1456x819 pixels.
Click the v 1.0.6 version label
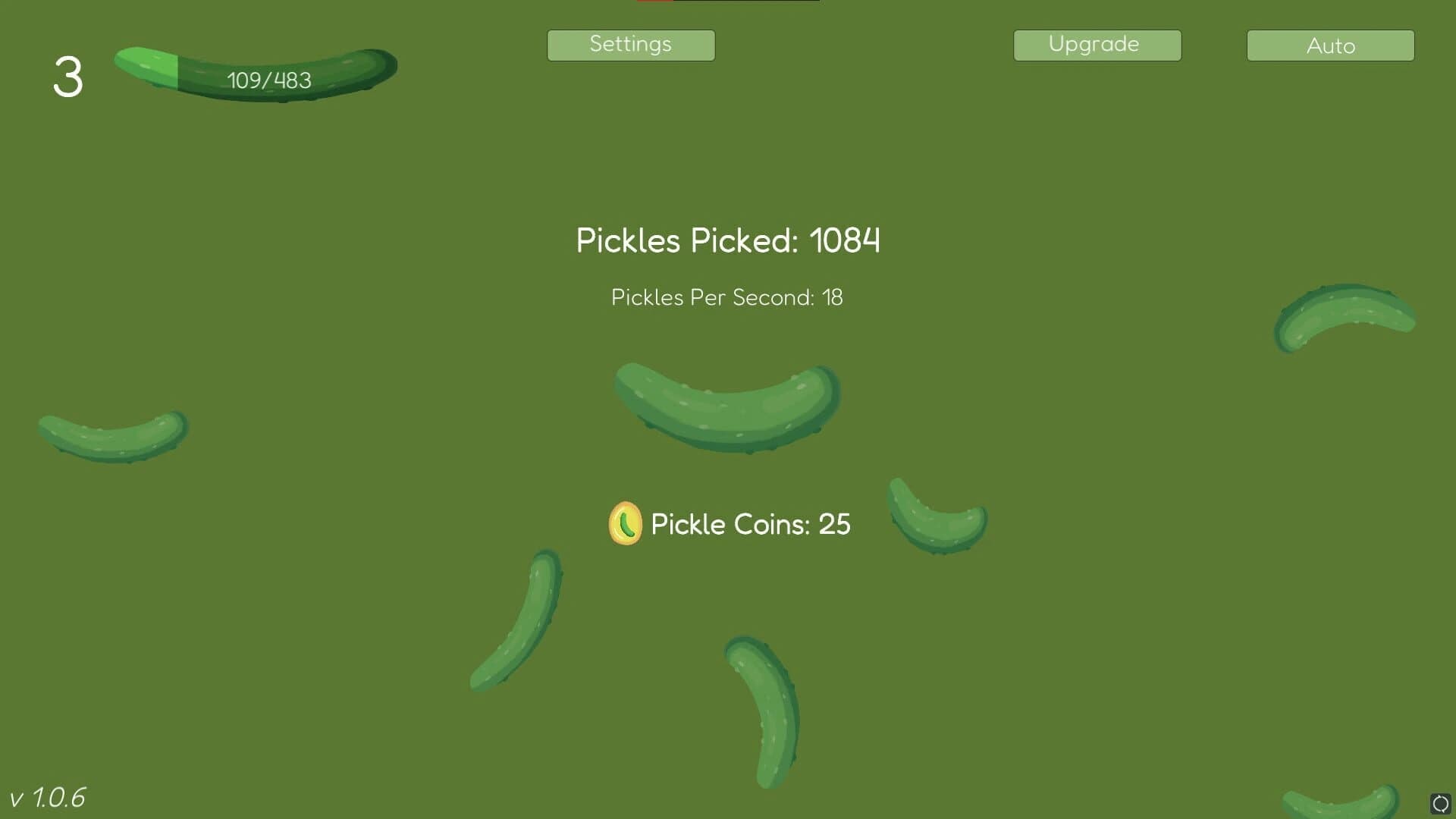point(49,796)
